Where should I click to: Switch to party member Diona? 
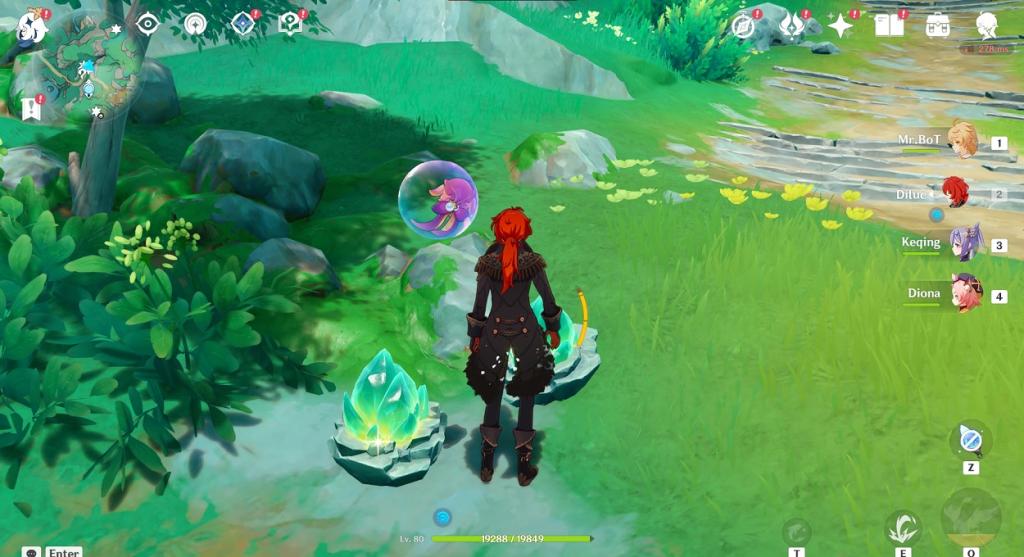click(966, 294)
